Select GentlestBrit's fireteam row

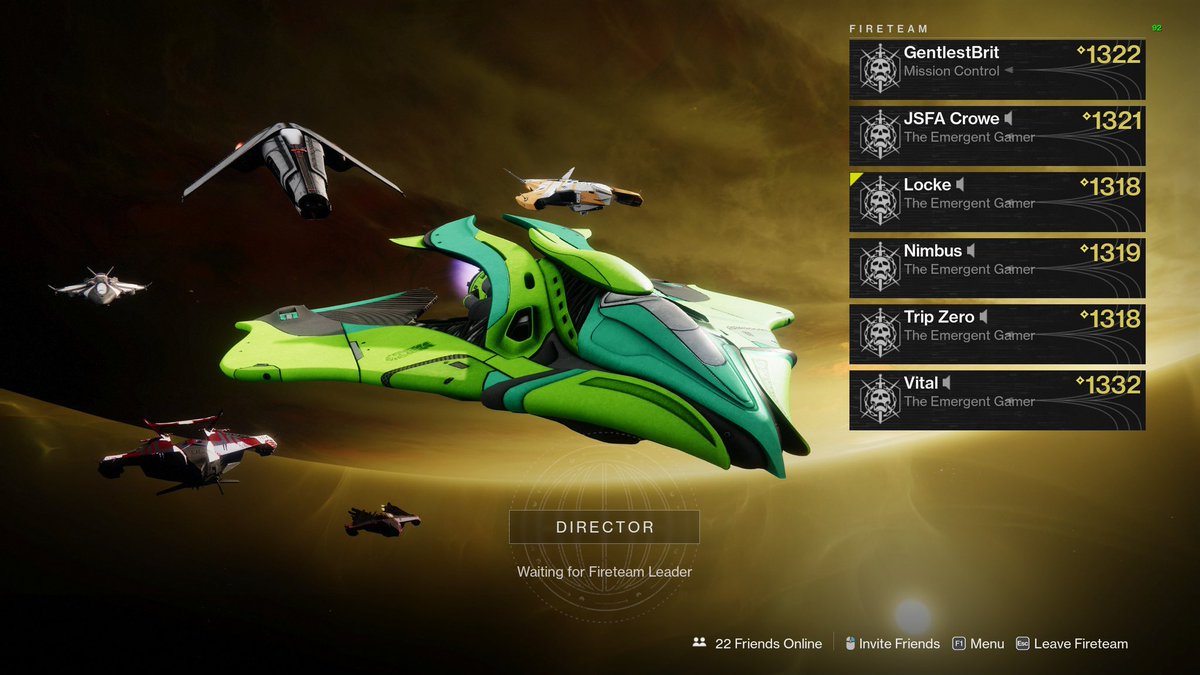pyautogui.click(x=997, y=68)
